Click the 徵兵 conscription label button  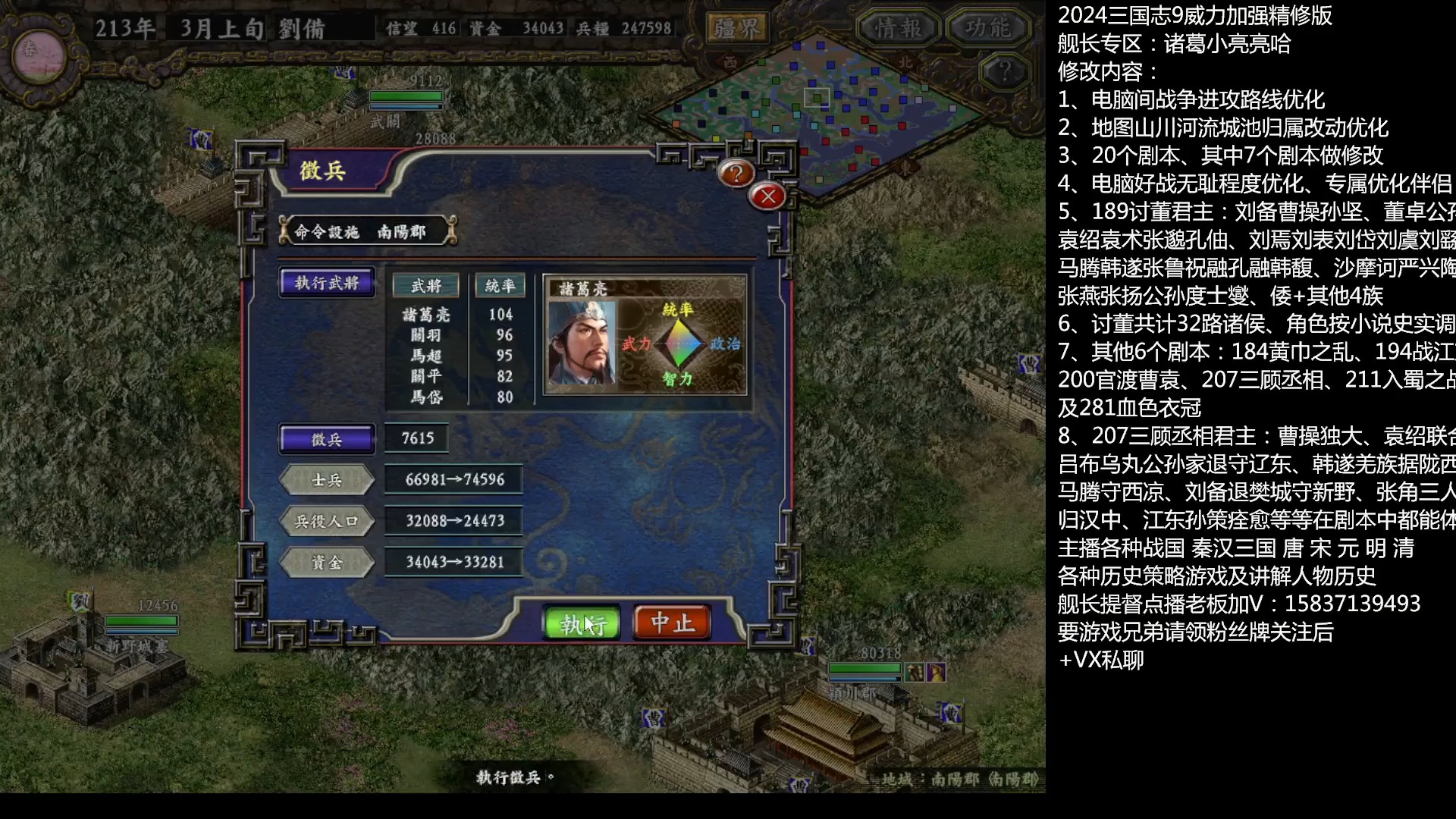[x=327, y=438]
